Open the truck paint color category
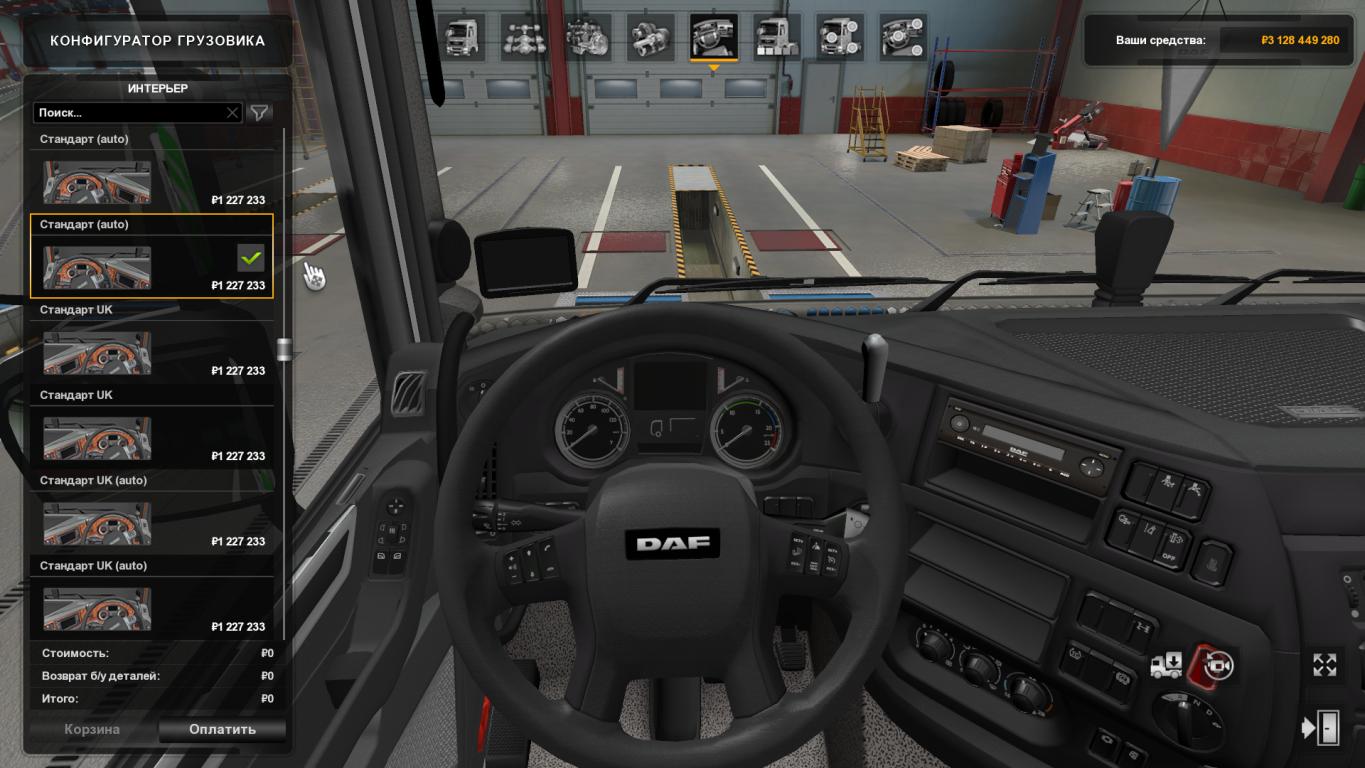The image size is (1365, 768). 777,37
